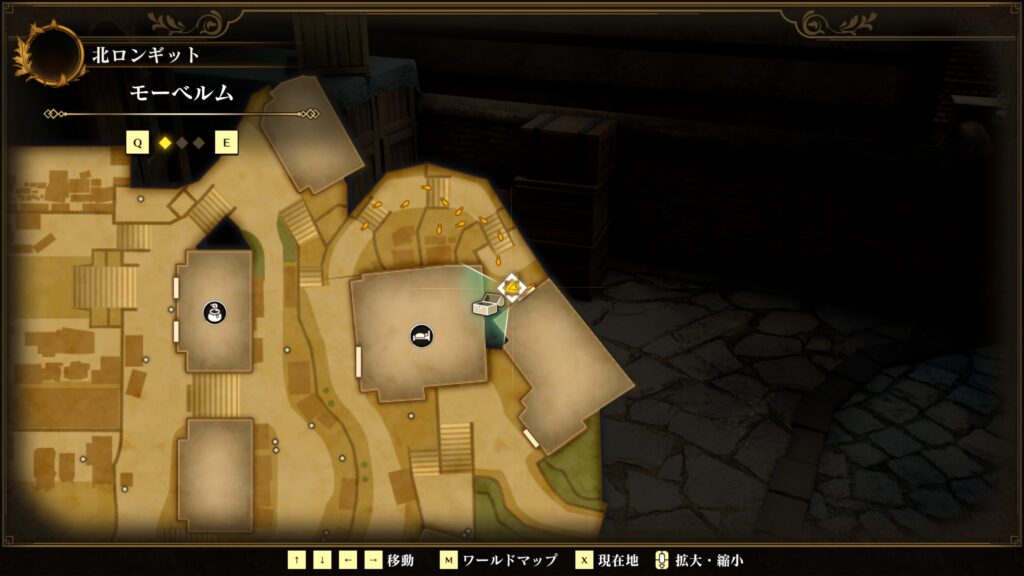The height and width of the screenshot is (576, 1024).
Task: Click the yellow current-location marker
Action: click(512, 289)
